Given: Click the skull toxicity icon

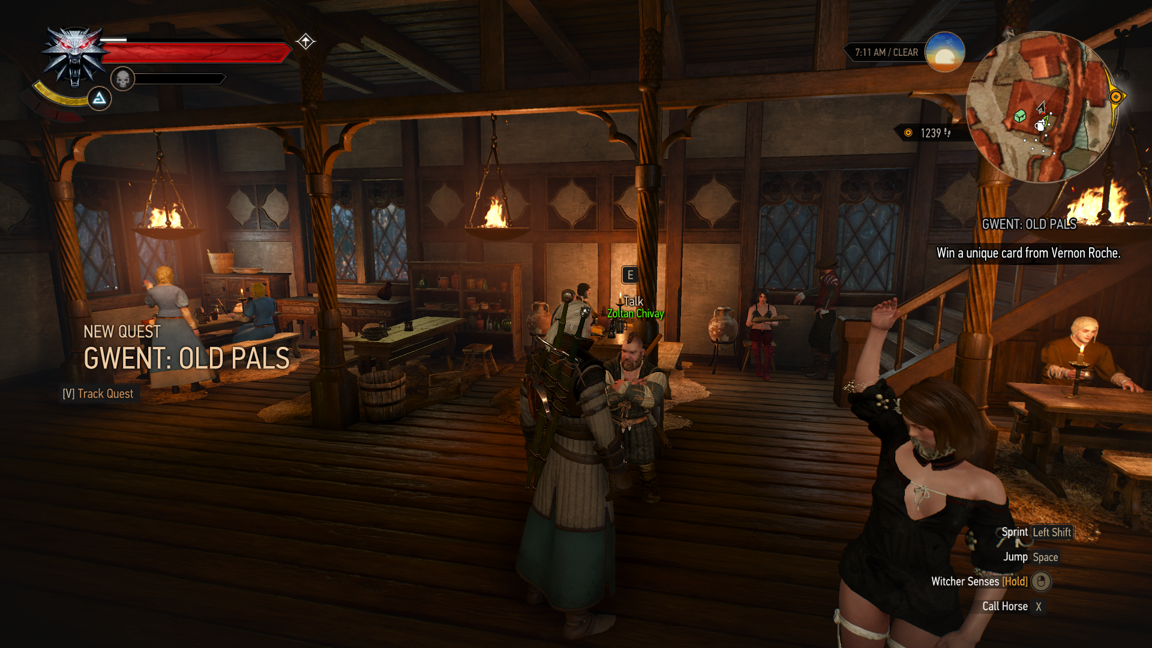Looking at the screenshot, I should pyautogui.click(x=123, y=78).
